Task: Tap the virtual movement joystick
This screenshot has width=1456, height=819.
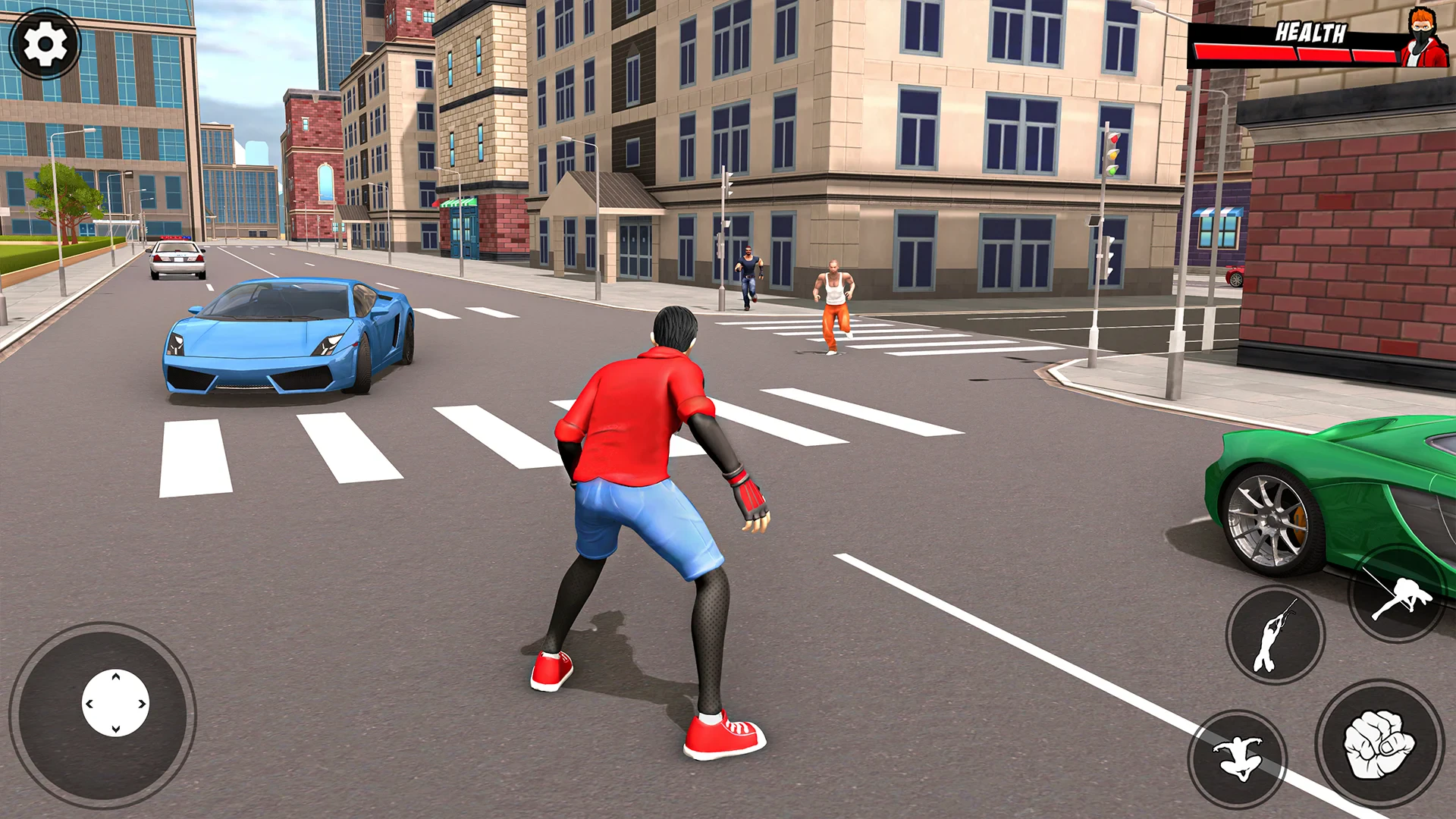Action: pos(115,703)
